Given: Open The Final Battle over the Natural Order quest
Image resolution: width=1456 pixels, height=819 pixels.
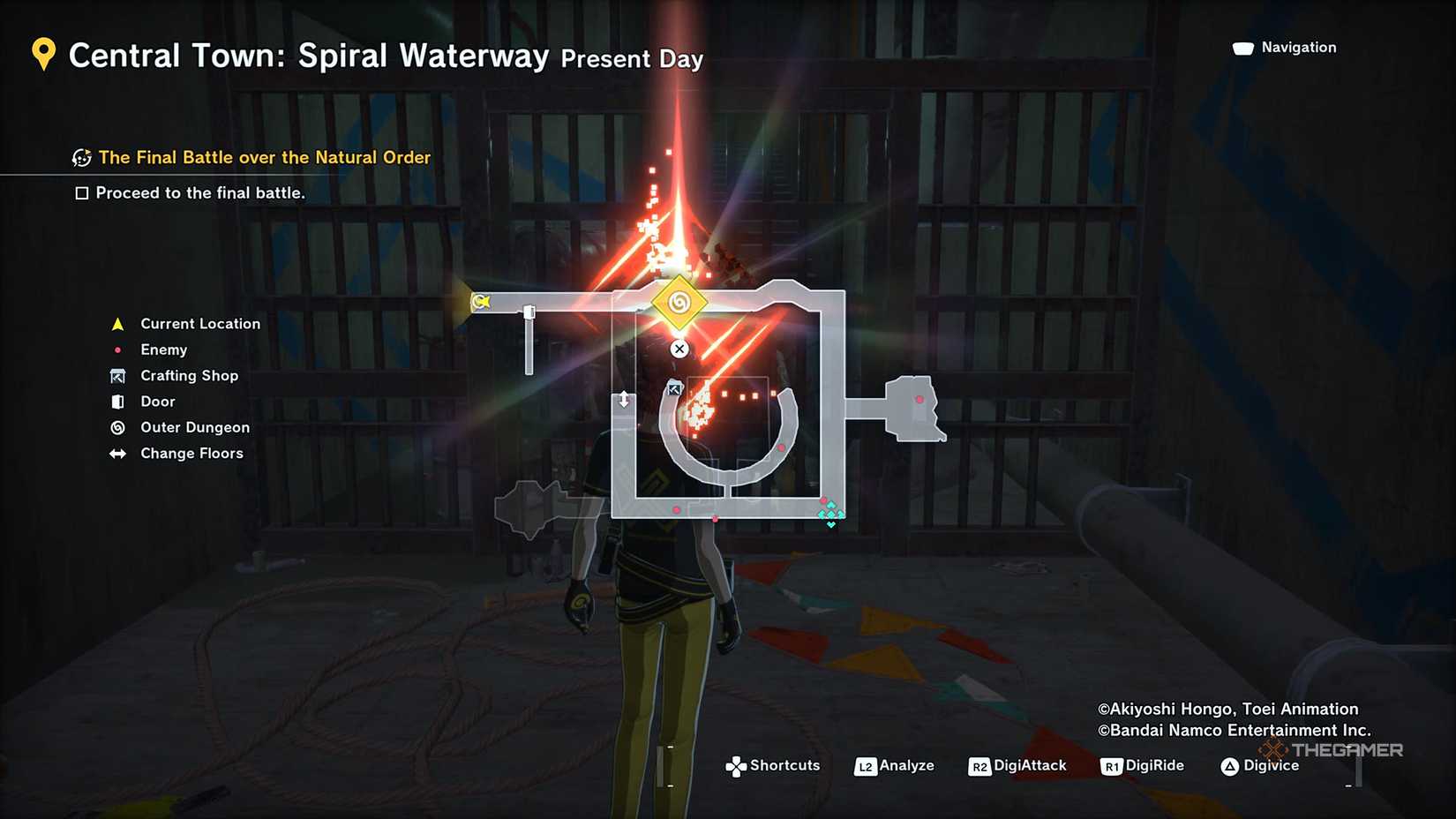Looking at the screenshot, I should point(264,157).
